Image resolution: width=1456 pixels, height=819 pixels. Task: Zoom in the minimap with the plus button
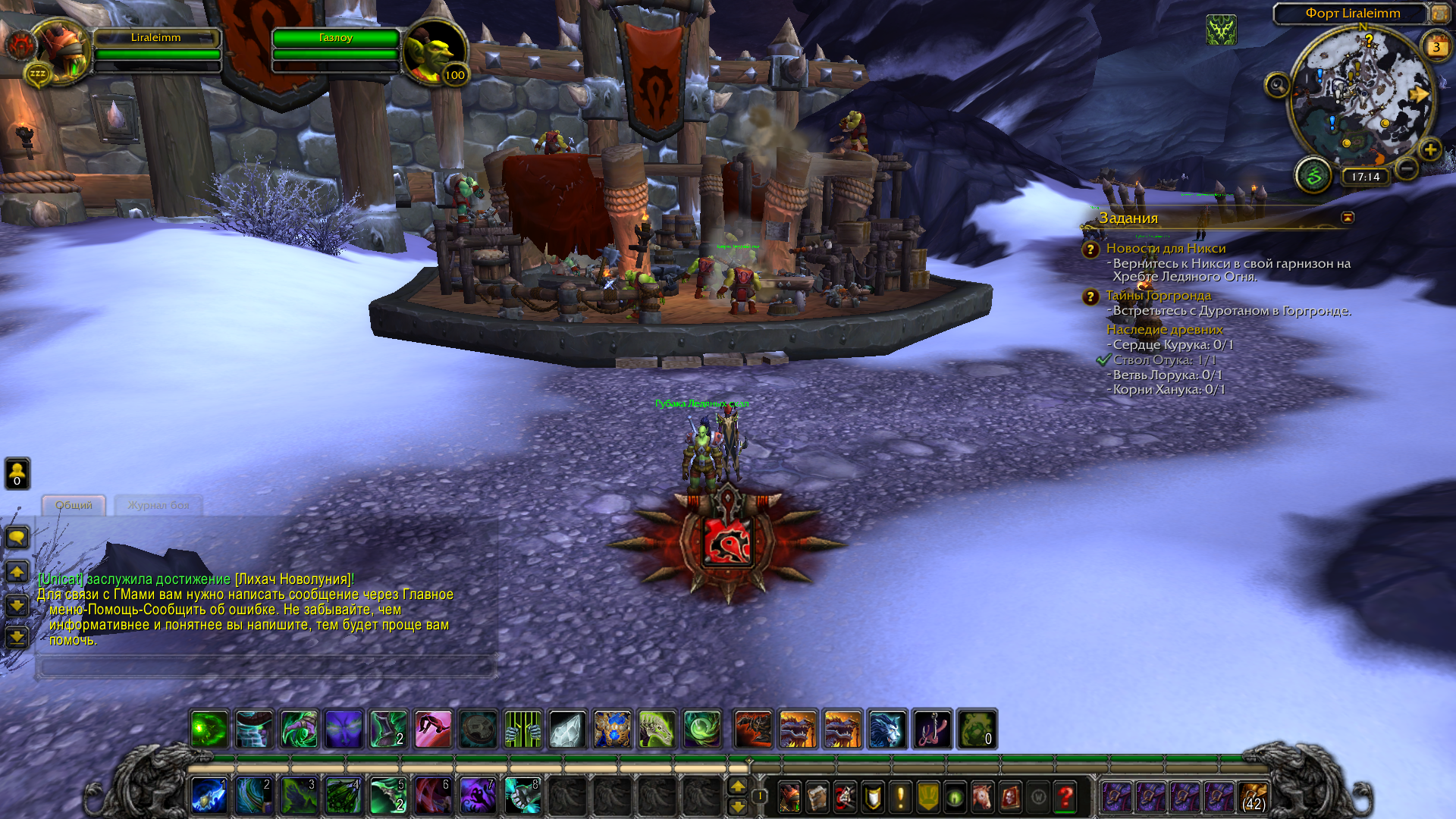coord(1429,149)
